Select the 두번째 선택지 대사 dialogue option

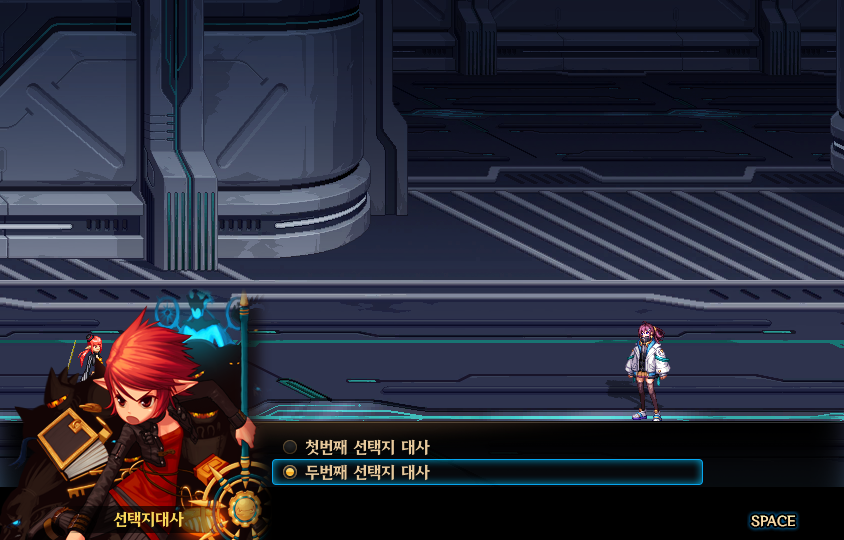point(366,472)
